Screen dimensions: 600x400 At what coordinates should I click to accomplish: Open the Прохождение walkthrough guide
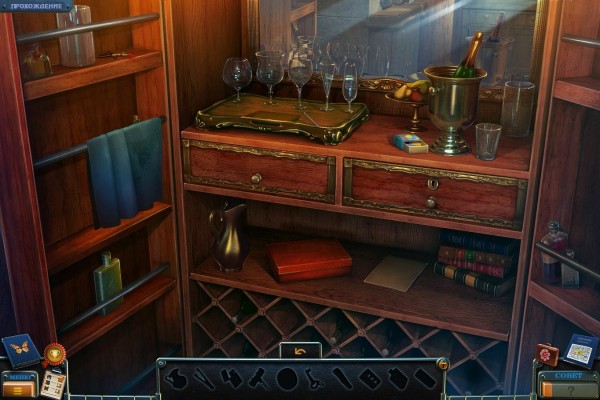pos(36,6)
